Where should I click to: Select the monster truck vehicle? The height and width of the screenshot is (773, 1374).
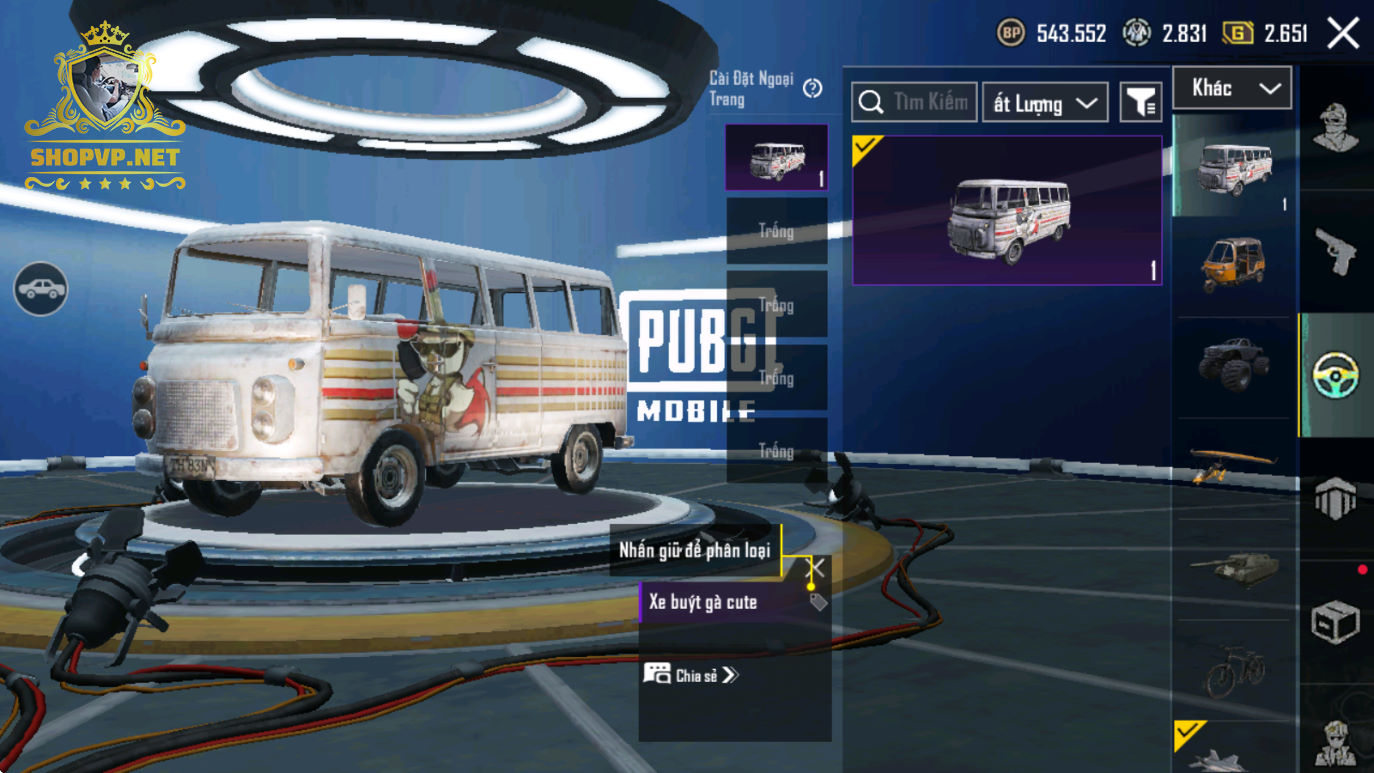click(x=1233, y=364)
